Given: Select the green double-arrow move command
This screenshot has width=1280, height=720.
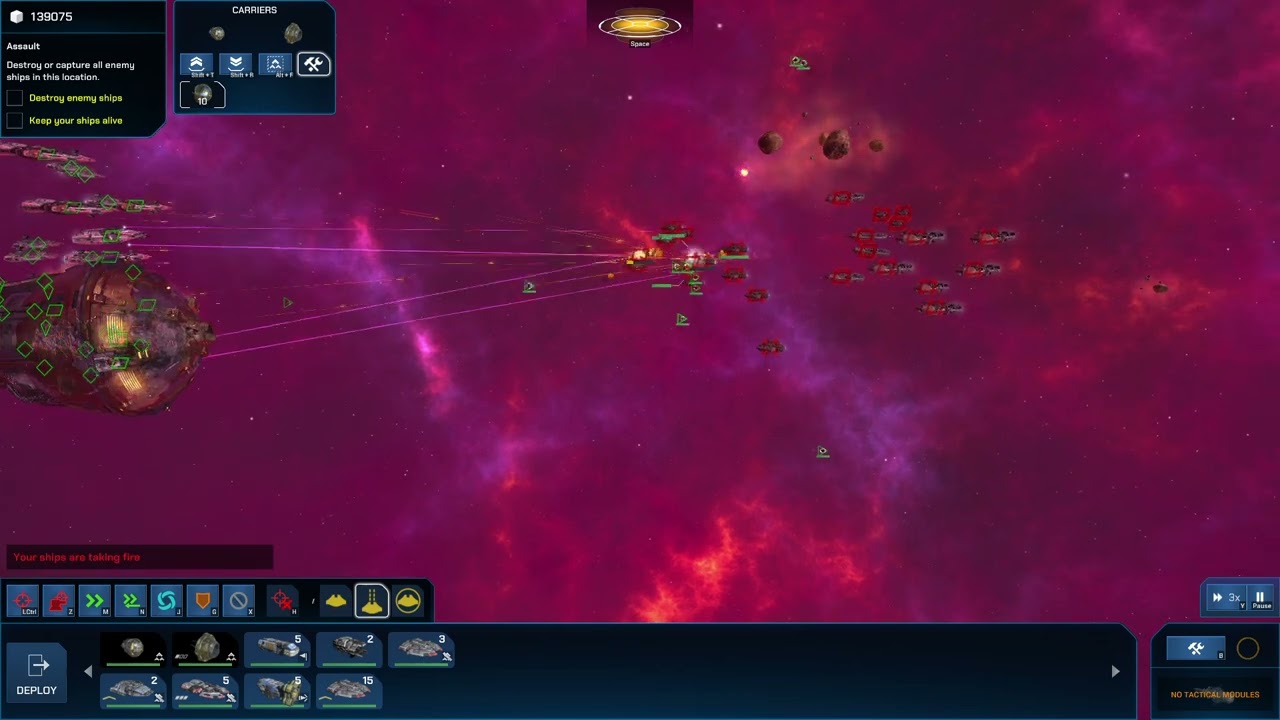Looking at the screenshot, I should [95, 601].
